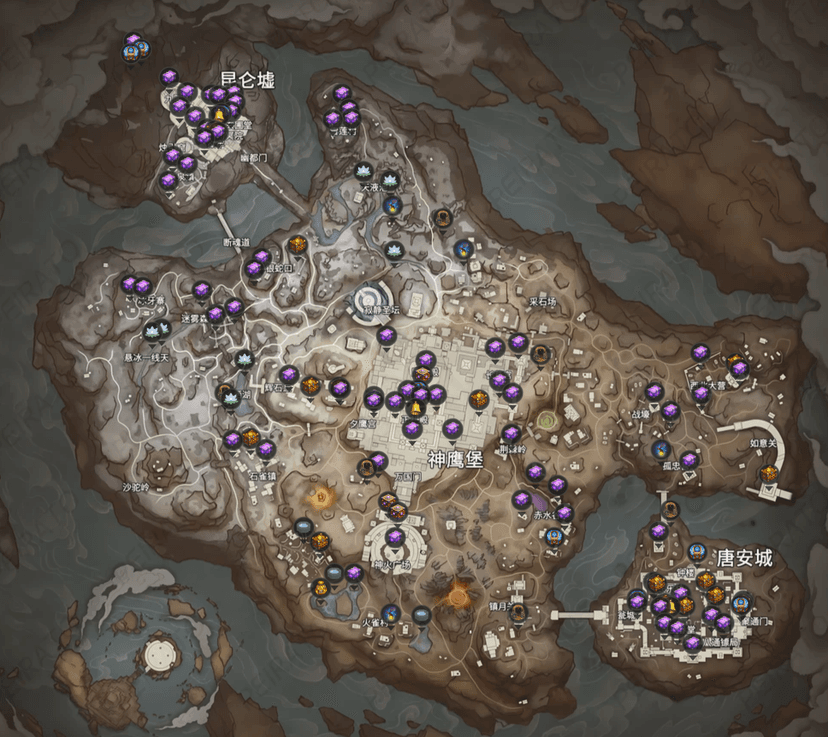Select the hooded marker north of 唐安城 bridge
828x737 pixels.
click(x=671, y=510)
